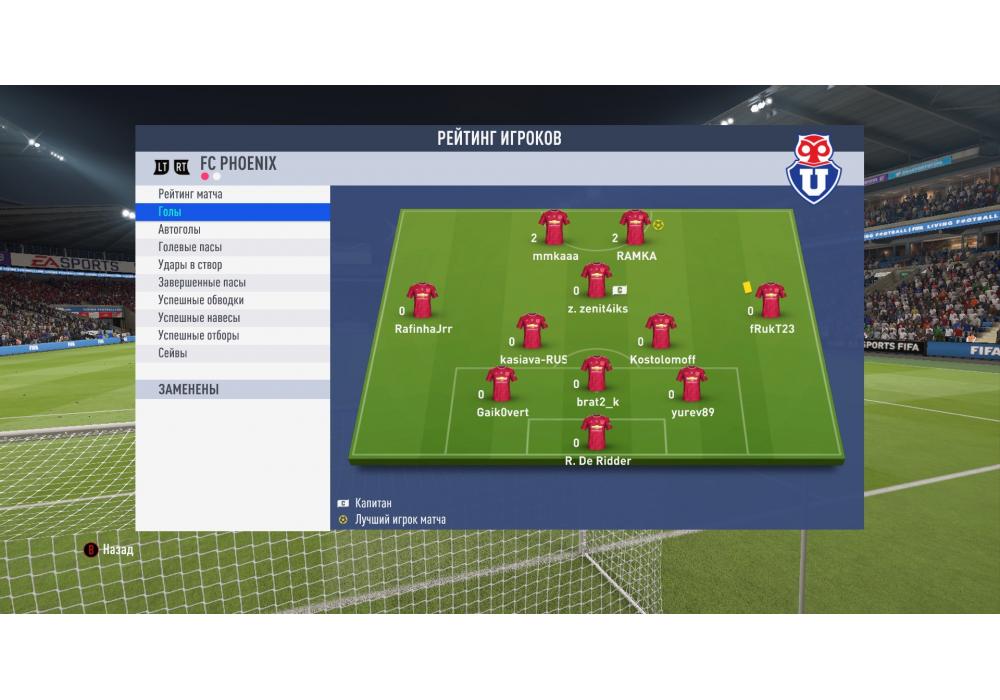Select defender Gaik0vert
The image size is (1000, 700).
(x=502, y=385)
